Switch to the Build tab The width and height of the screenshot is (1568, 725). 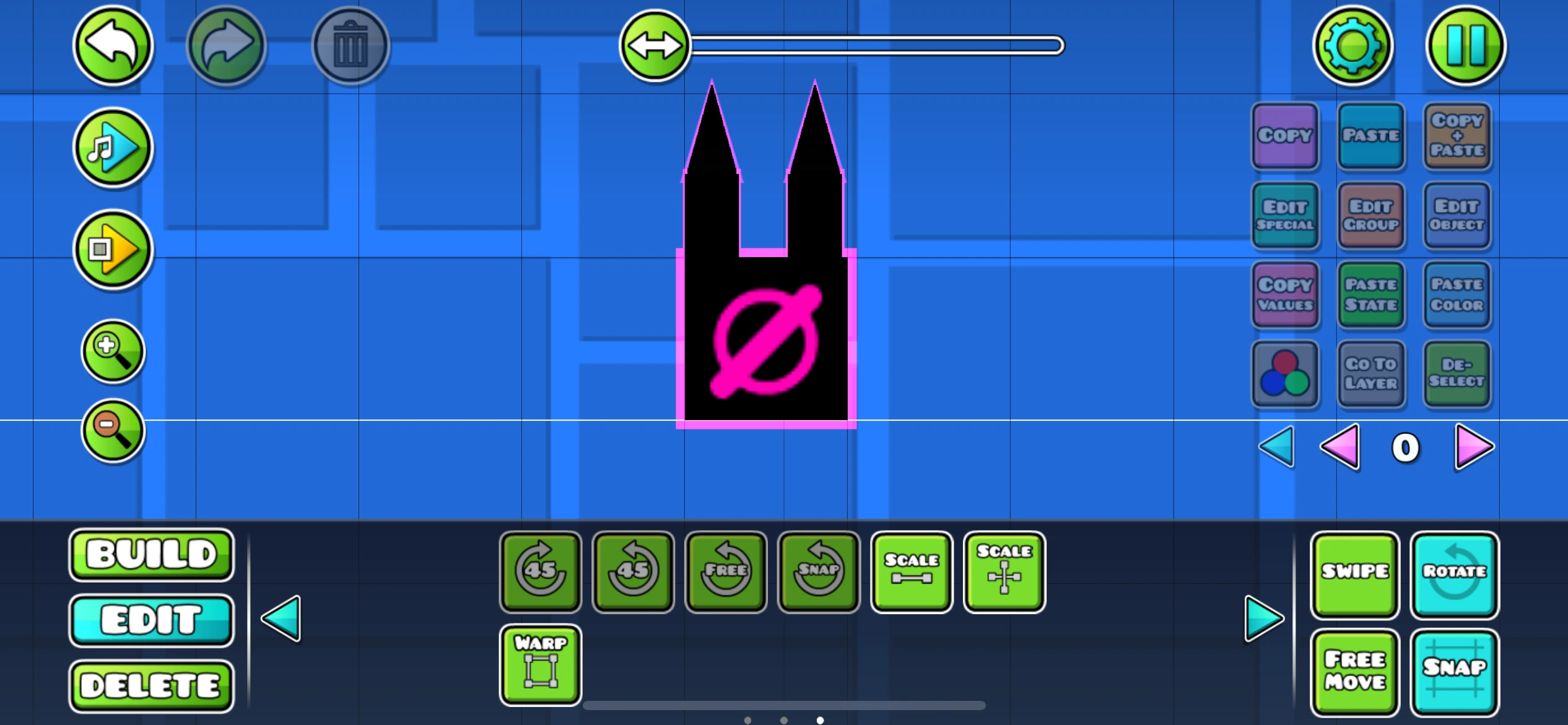coord(151,555)
